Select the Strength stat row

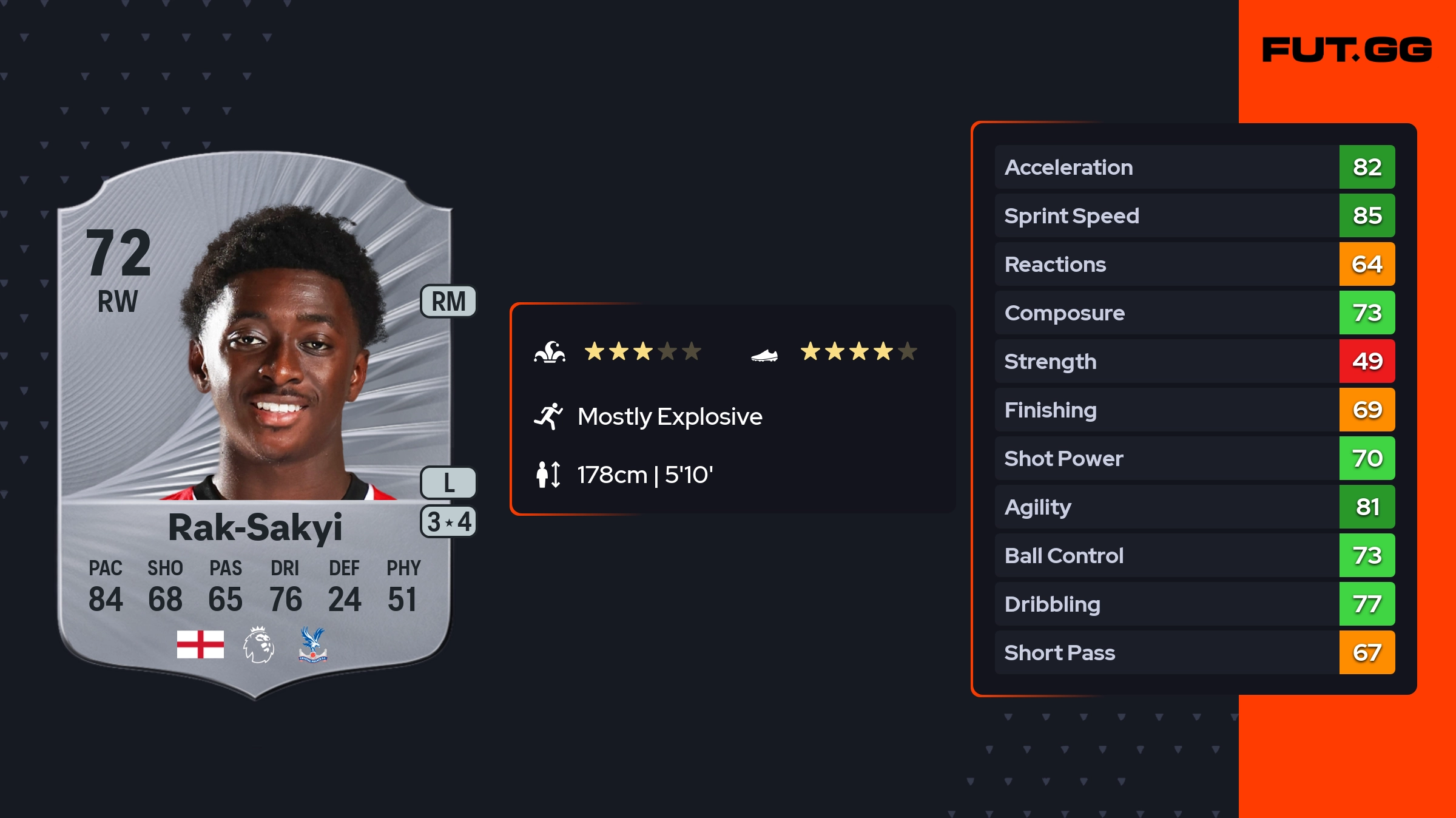pyautogui.click(x=1194, y=361)
